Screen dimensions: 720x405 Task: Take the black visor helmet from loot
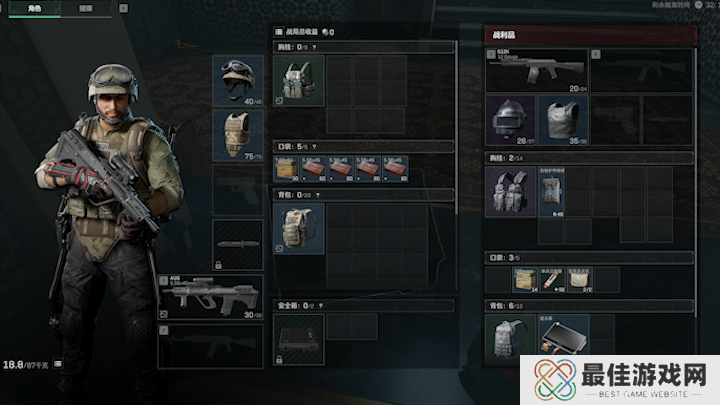[510, 120]
